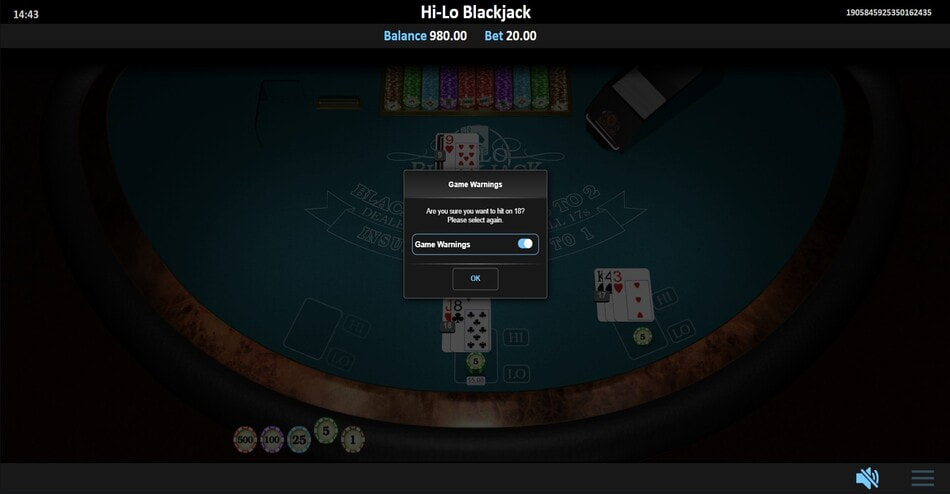Pick the 5 chip
Image resolution: width=950 pixels, height=494 pixels.
(x=325, y=431)
